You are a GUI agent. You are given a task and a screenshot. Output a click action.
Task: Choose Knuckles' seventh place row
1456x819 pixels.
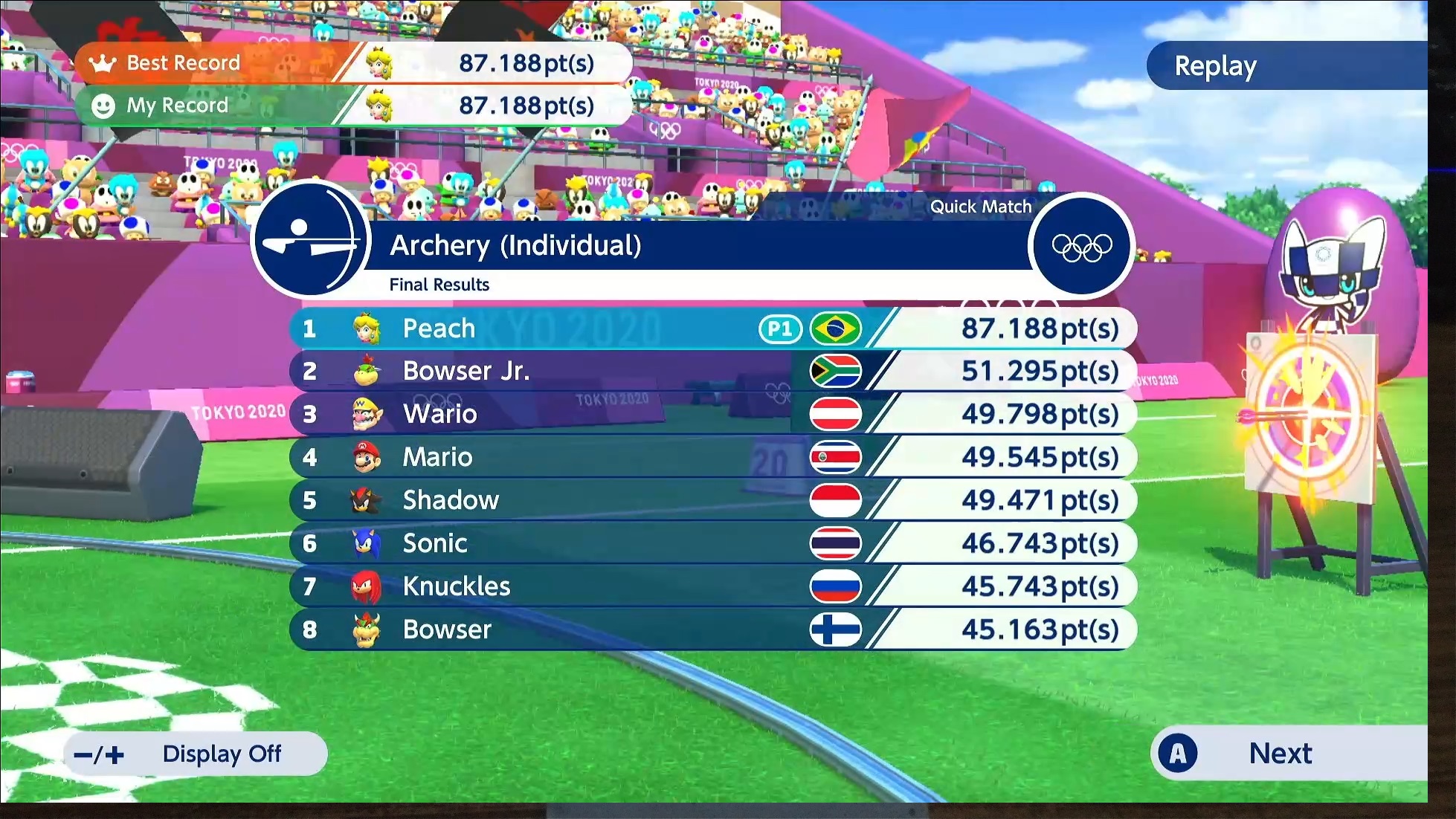click(712, 586)
